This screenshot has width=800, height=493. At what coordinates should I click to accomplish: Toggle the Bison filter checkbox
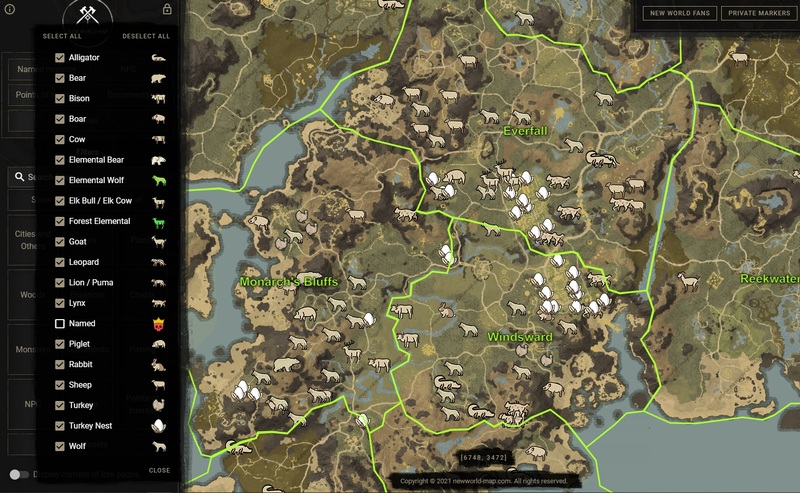[60, 99]
